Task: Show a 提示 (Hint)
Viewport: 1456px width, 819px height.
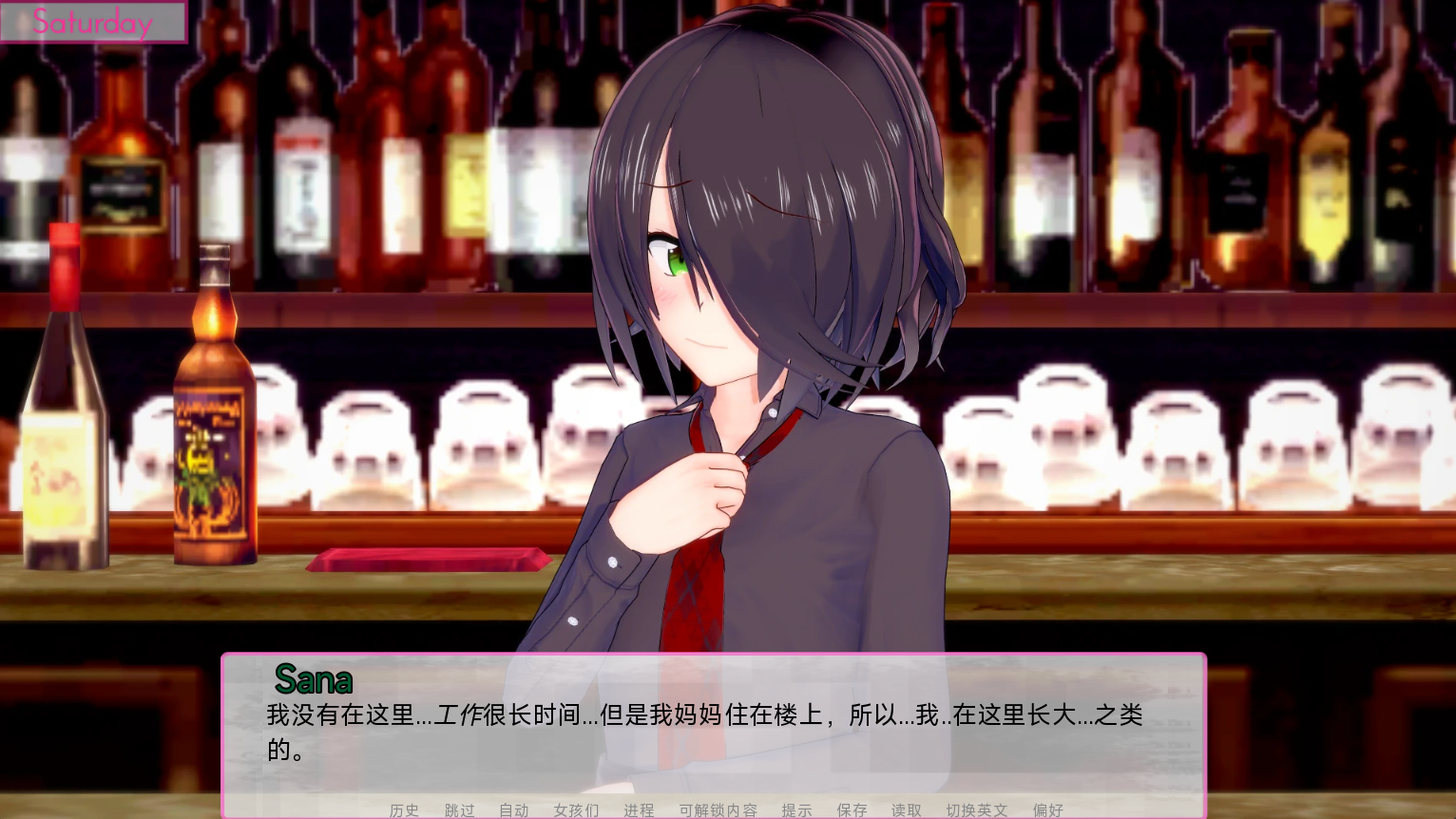Action: [x=797, y=810]
